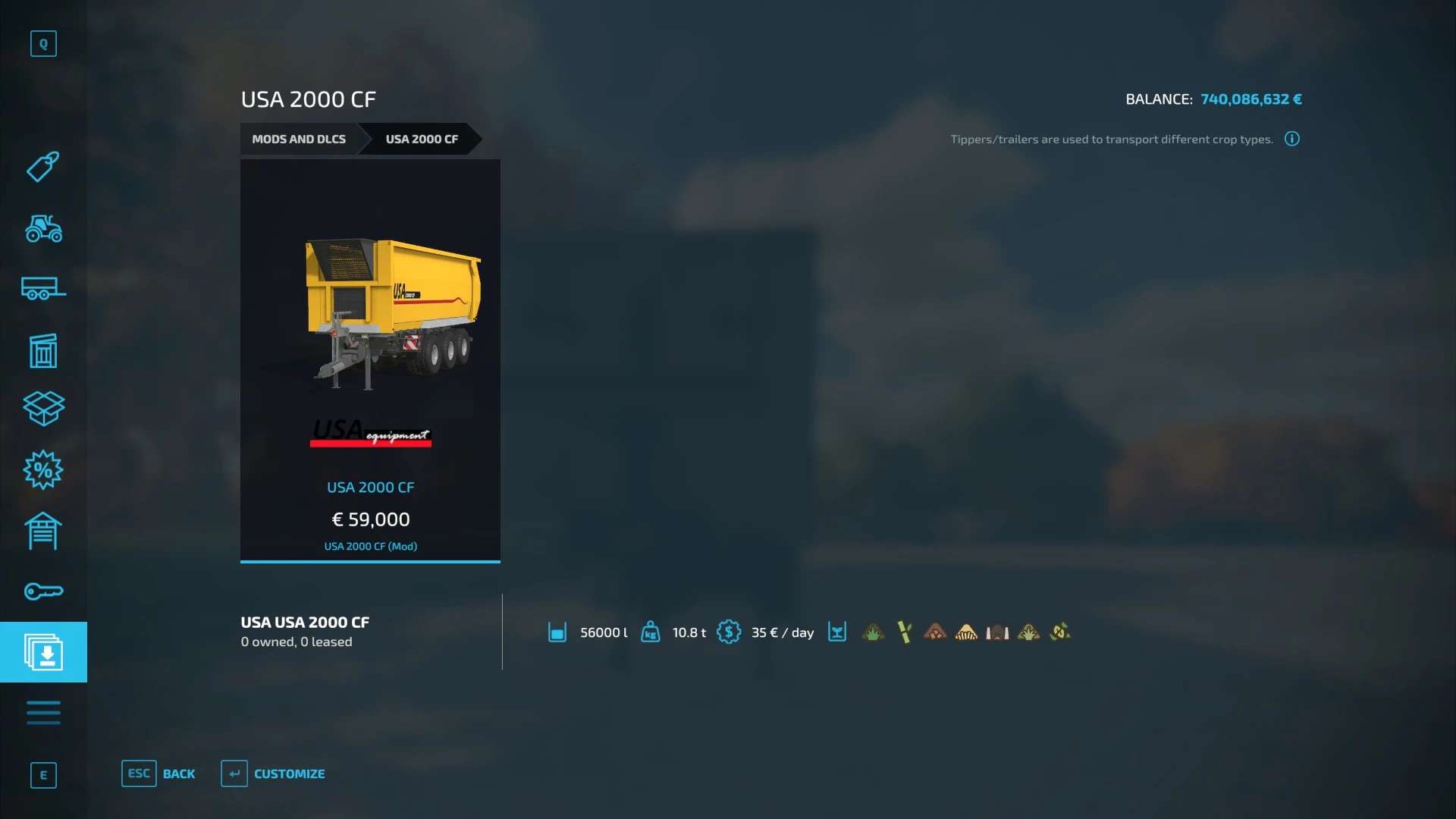Open the trailer tools category
Screen dimensions: 1456x819
point(43,289)
